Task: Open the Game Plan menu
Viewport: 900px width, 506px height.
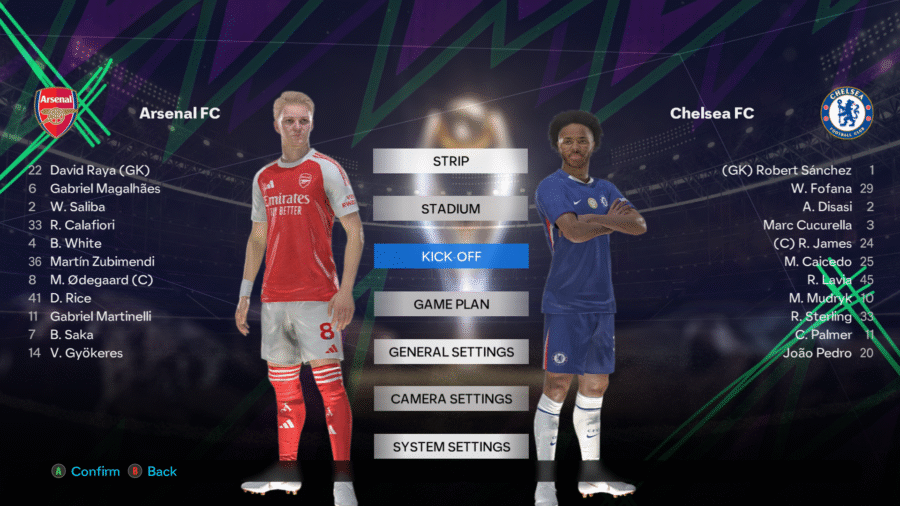Action: pyautogui.click(x=450, y=304)
